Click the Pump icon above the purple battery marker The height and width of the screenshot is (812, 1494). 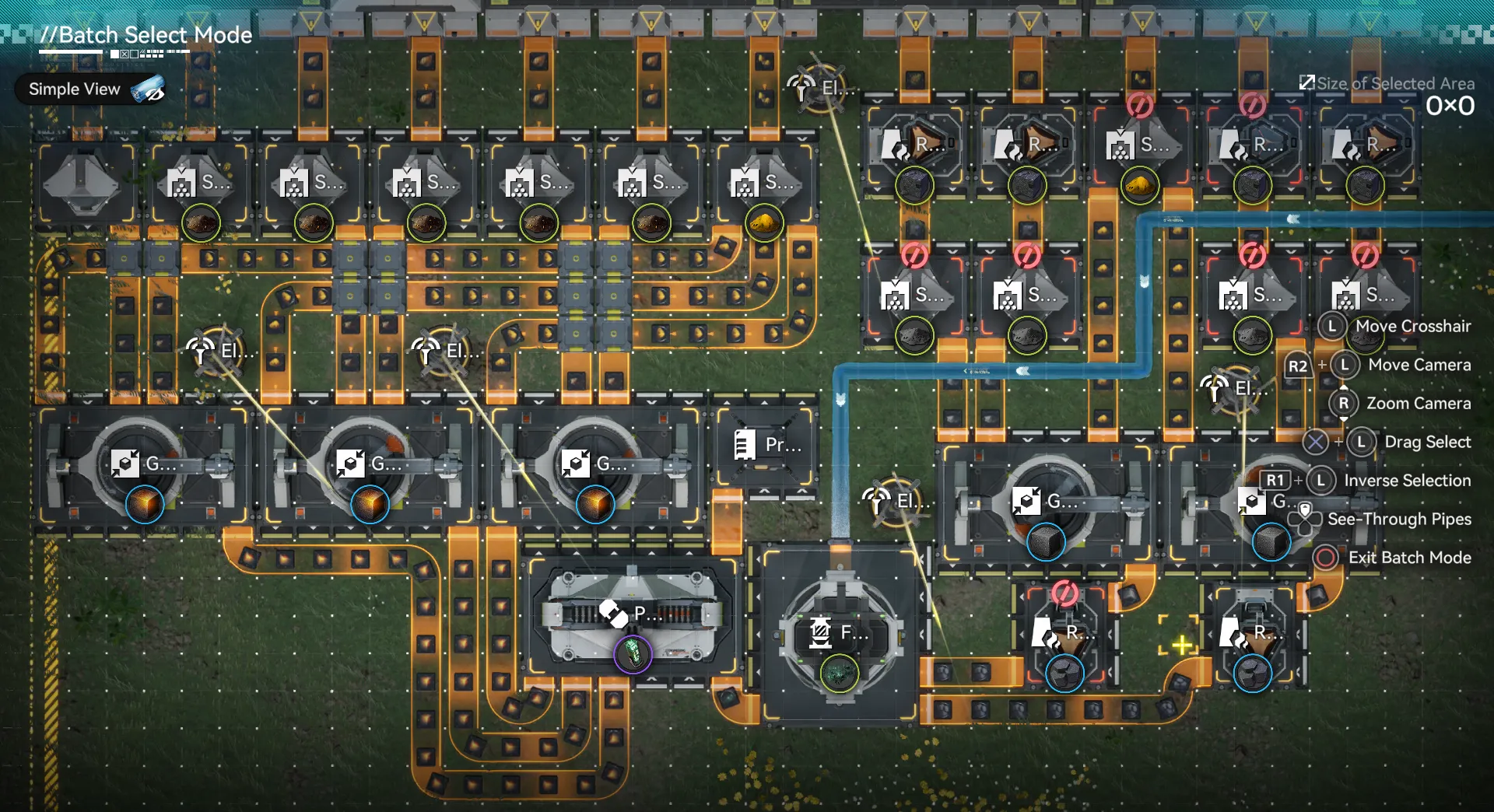pos(615,612)
